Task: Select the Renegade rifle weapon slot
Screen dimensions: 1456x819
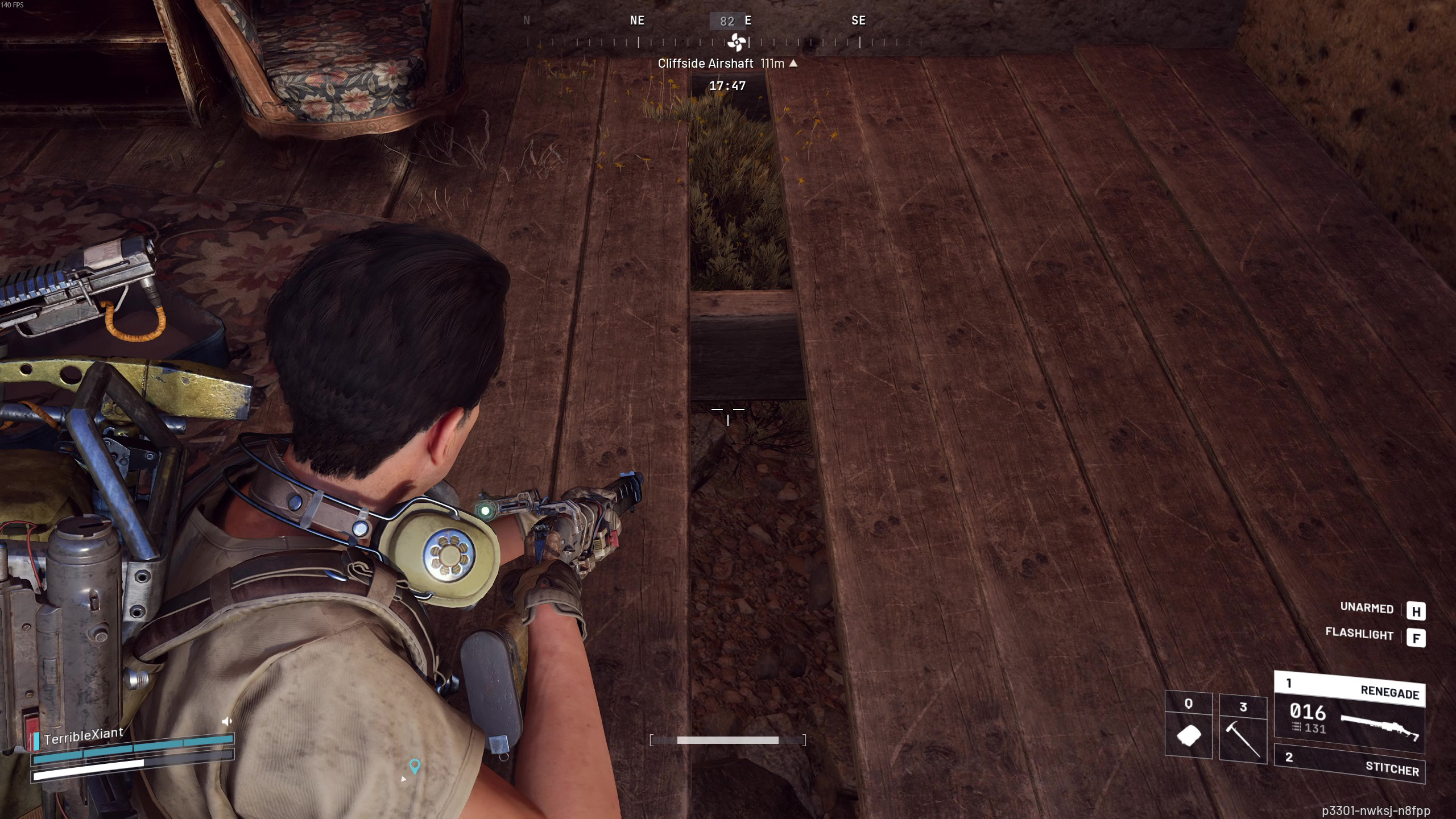Action: [1349, 713]
